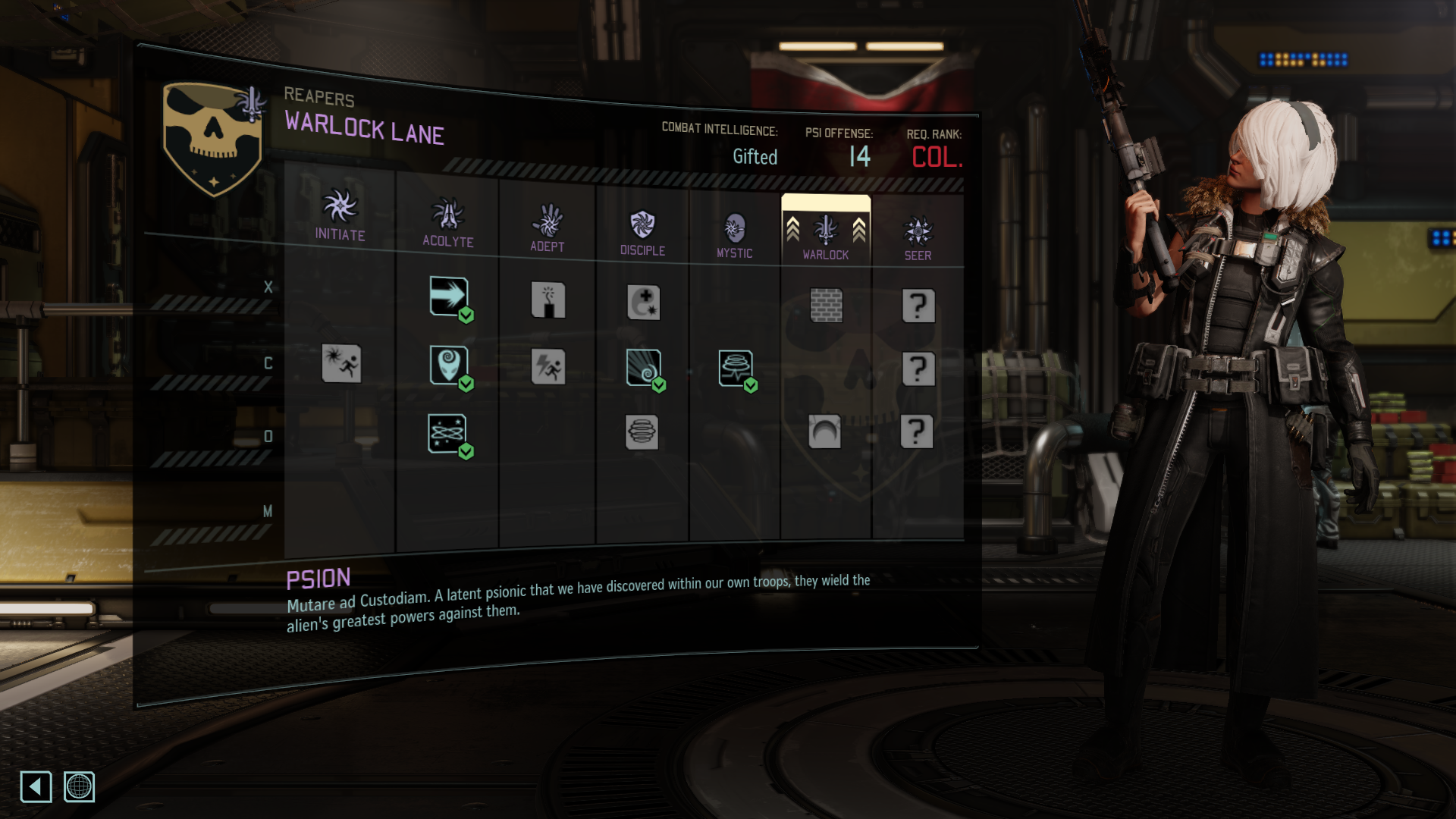Choose the Adept lightning runner ability
This screenshot has height=819, width=1456.
(548, 367)
